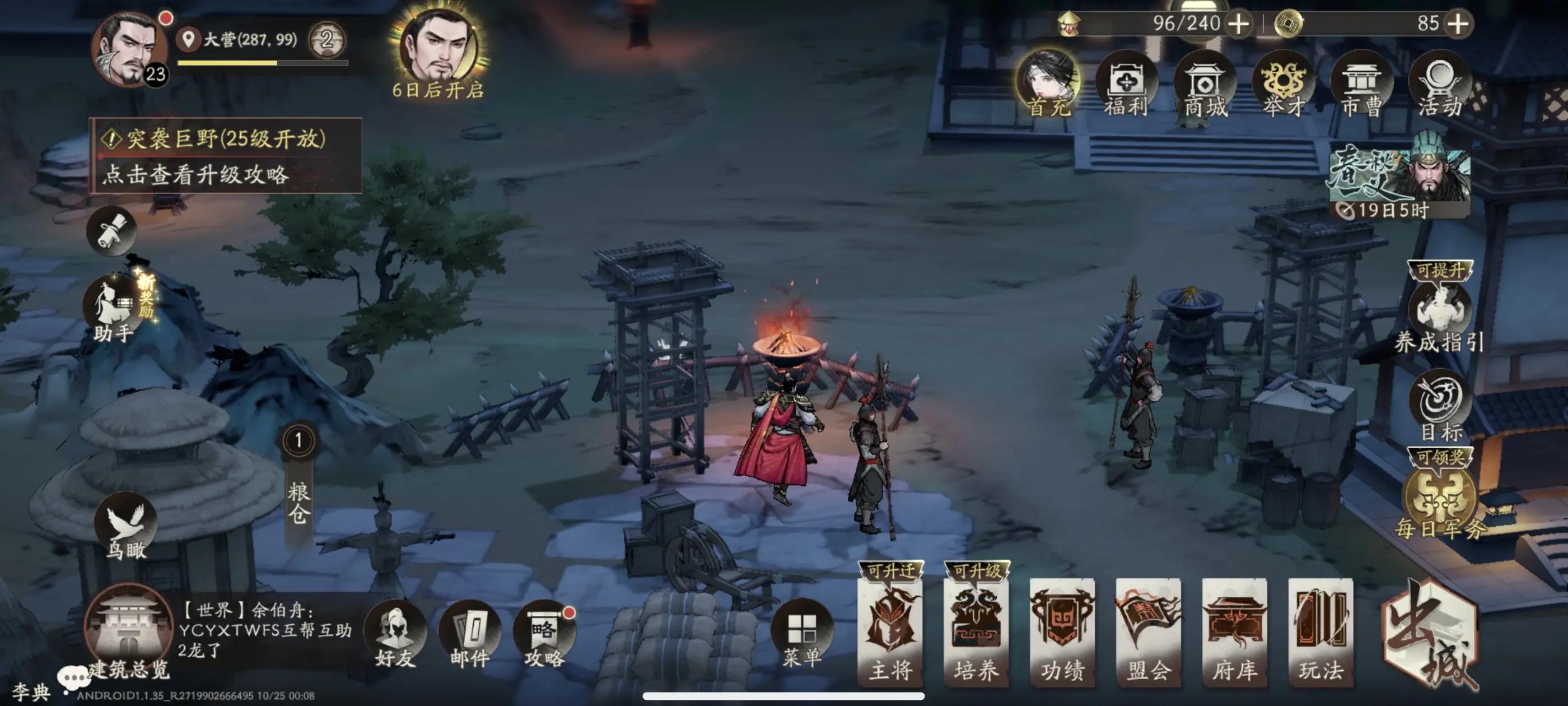The height and width of the screenshot is (706, 1568).
Task: Open the 好友 friends list
Action: (395, 637)
